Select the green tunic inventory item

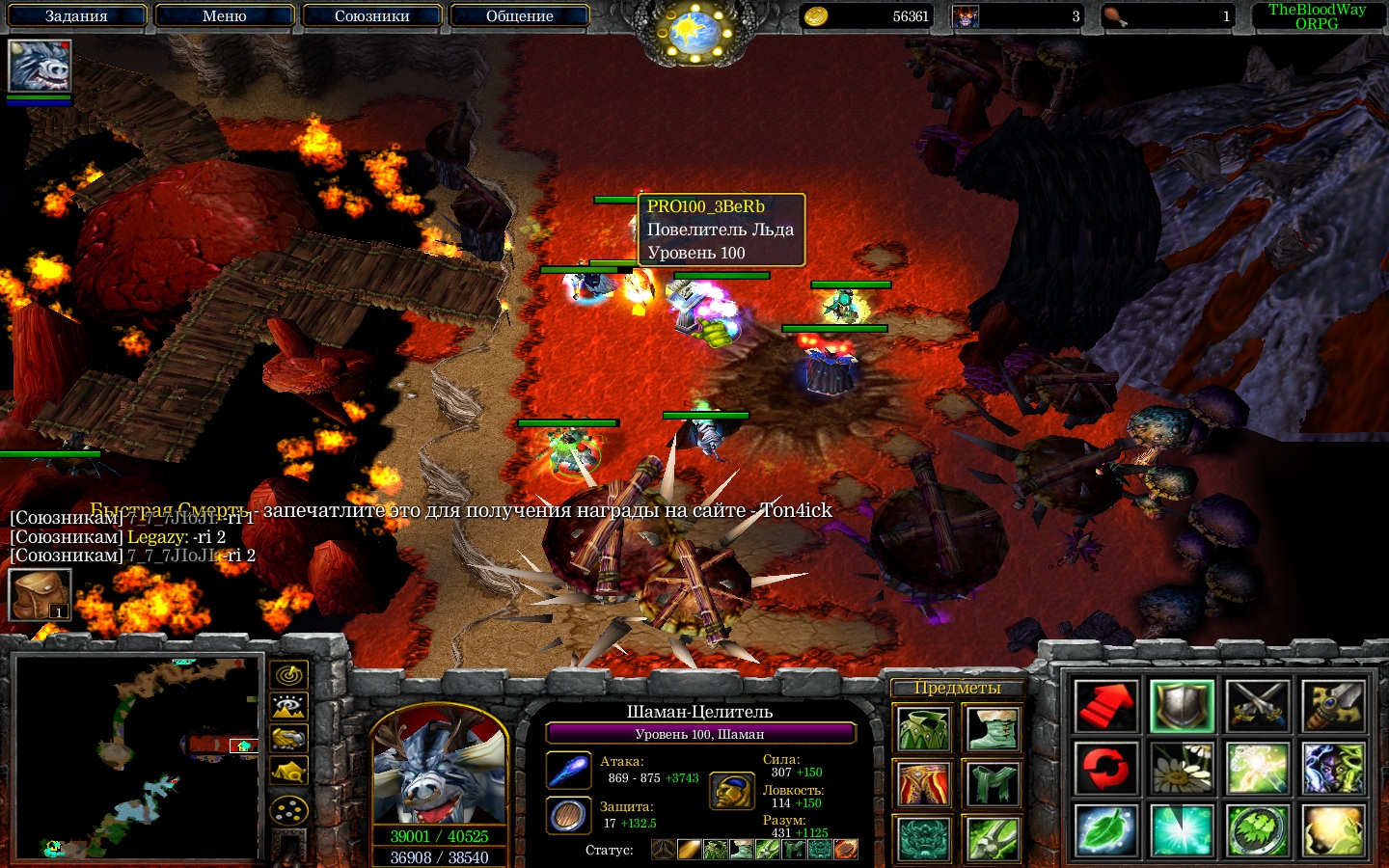[x=923, y=729]
